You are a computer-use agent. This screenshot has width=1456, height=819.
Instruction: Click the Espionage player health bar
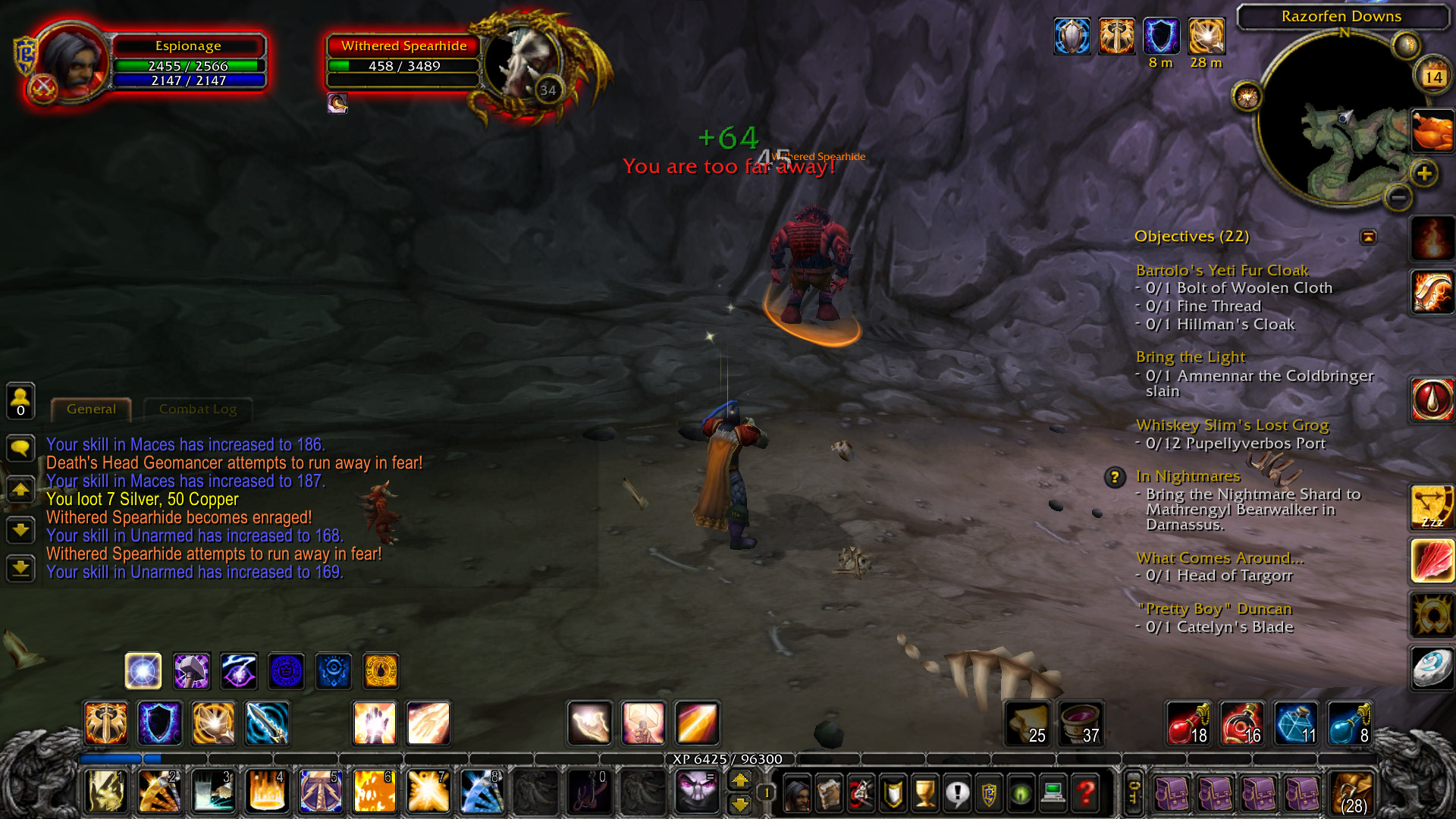coord(188,67)
